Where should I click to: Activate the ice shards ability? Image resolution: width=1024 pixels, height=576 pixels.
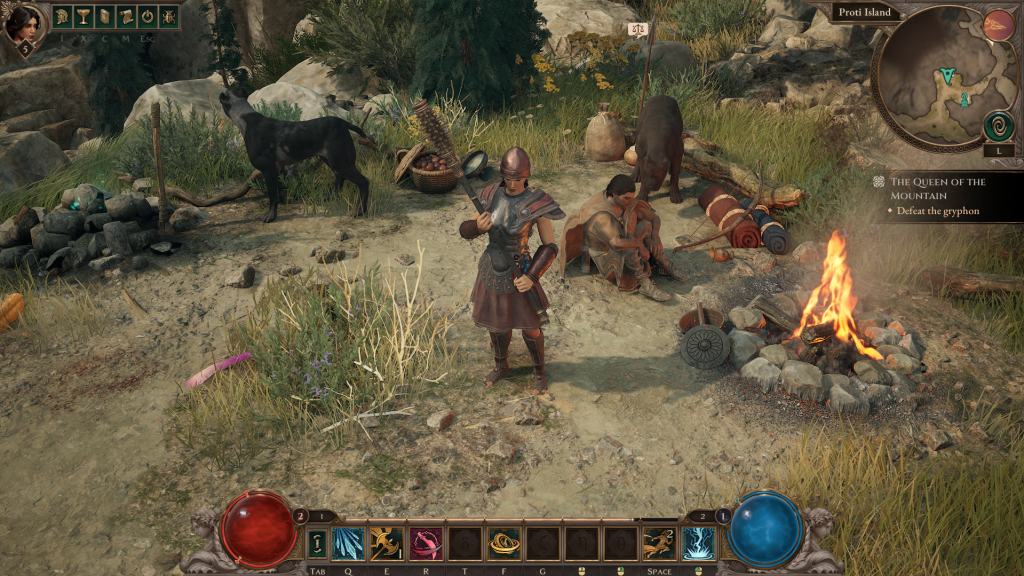click(x=348, y=543)
